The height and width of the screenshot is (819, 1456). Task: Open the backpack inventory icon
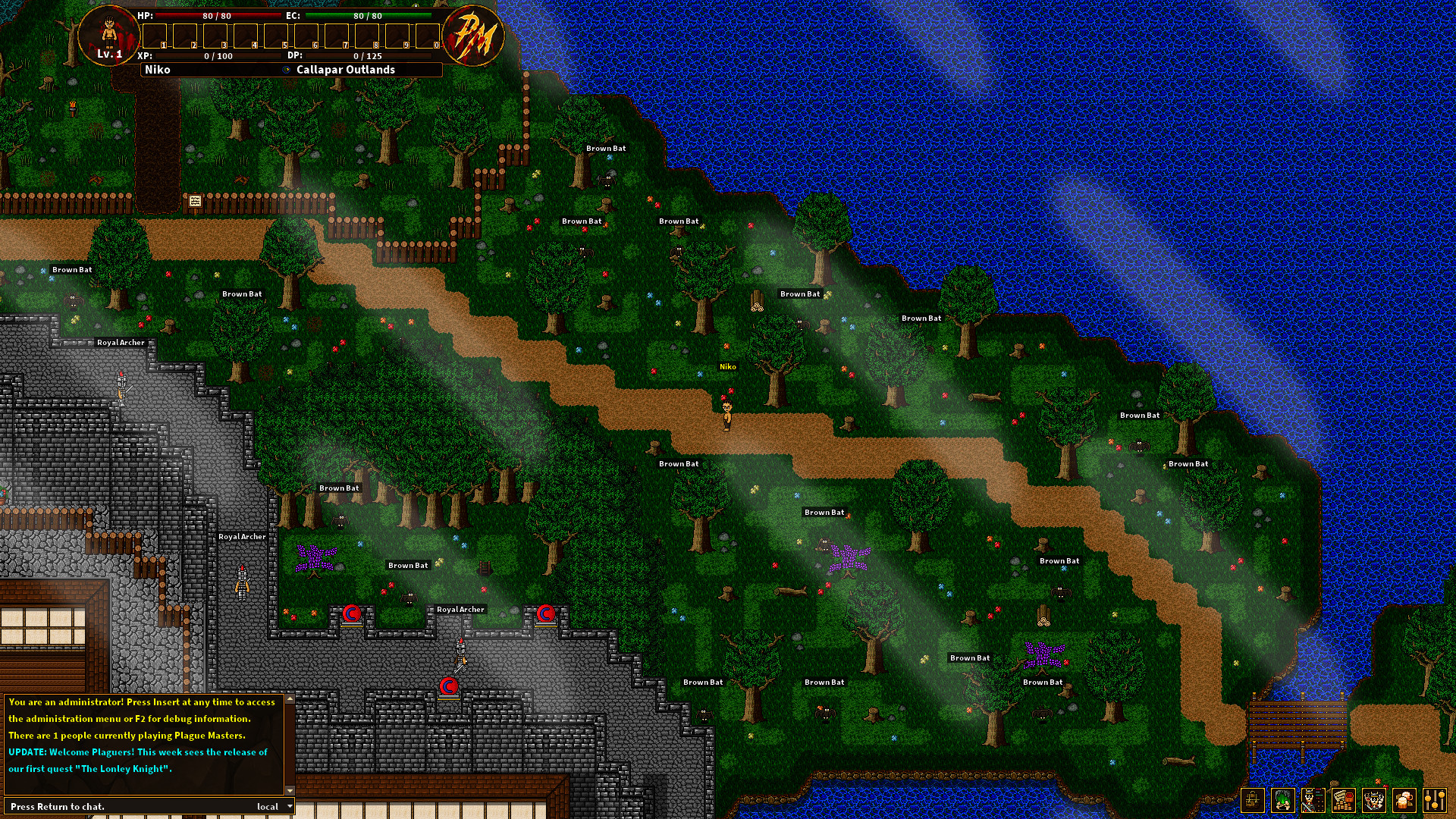pos(1253,800)
